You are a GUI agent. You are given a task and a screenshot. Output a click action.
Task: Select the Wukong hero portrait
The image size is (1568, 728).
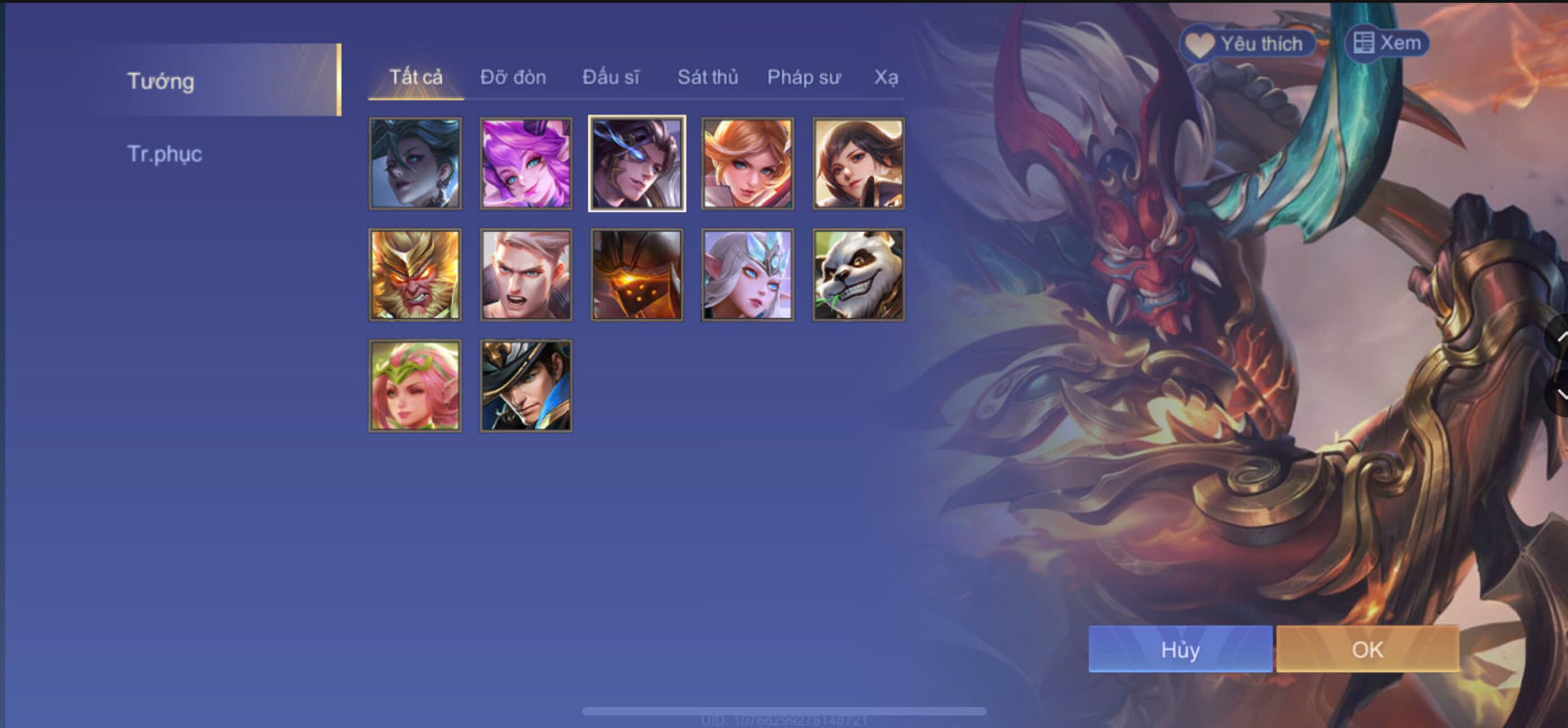(x=416, y=274)
